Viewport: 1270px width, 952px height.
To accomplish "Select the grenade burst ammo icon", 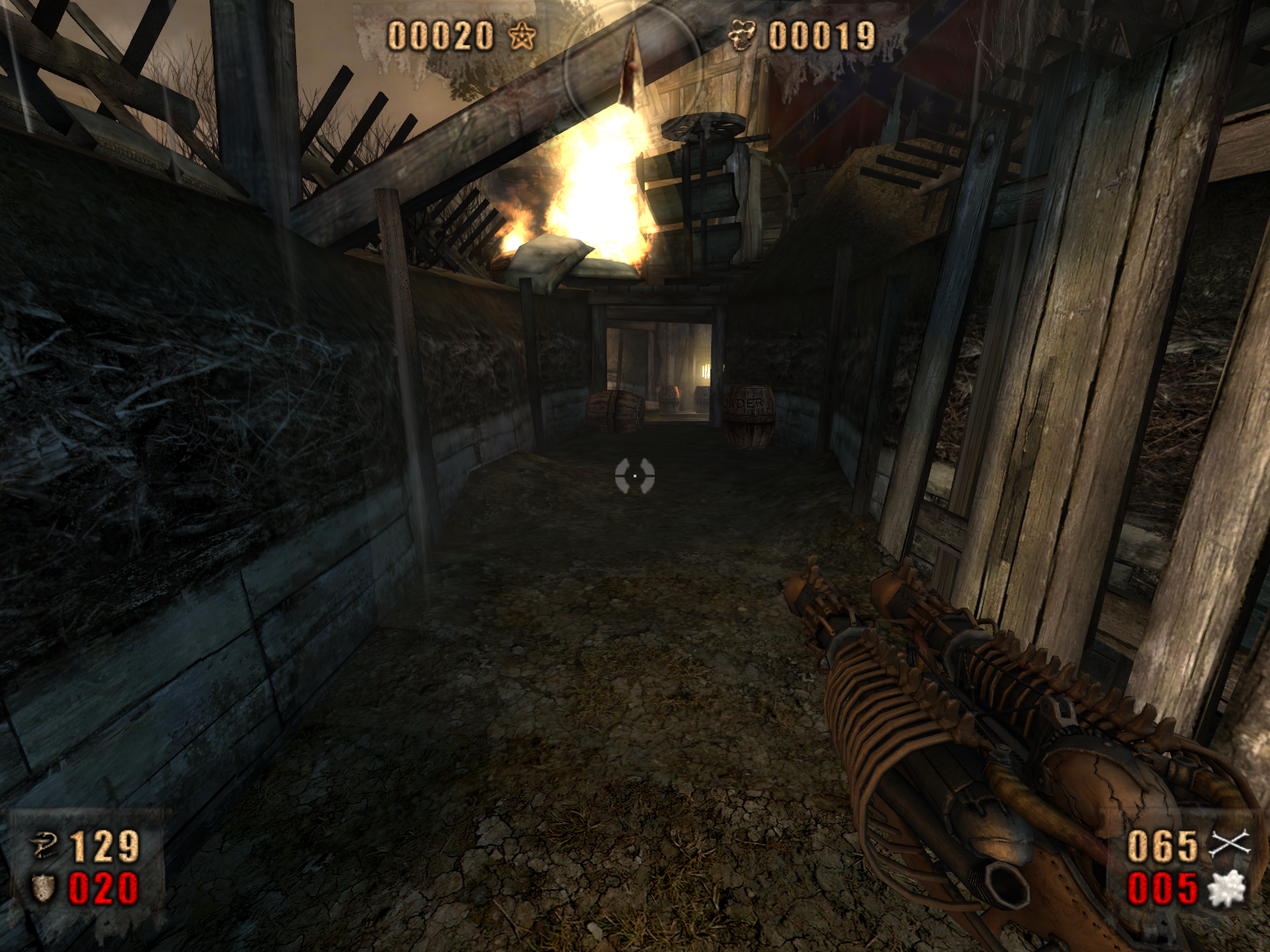I will (x=1226, y=889).
